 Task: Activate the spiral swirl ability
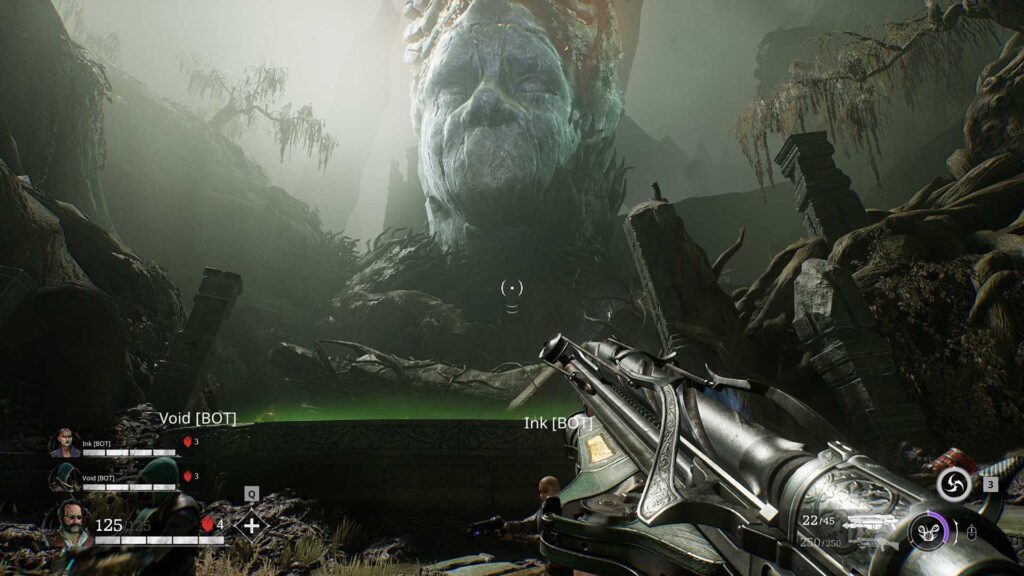pos(954,485)
